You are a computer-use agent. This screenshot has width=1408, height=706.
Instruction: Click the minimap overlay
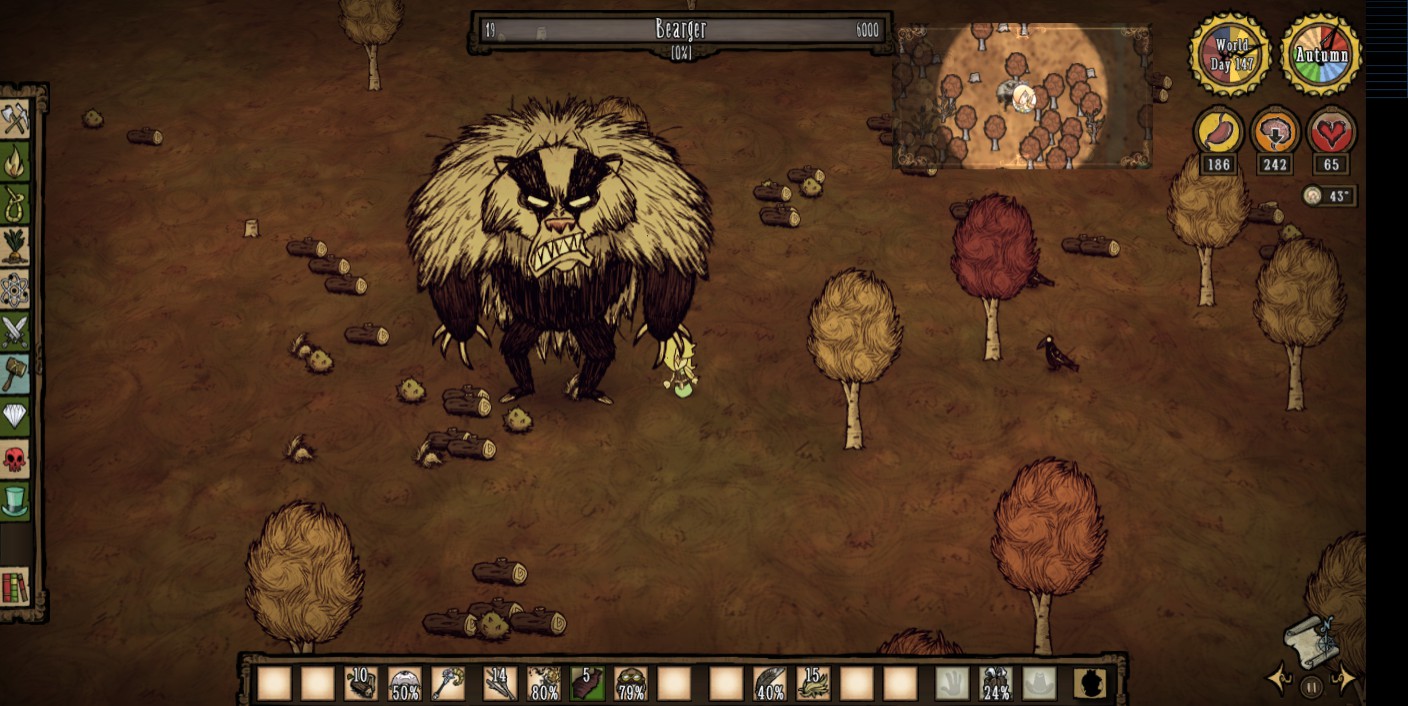coord(1022,96)
